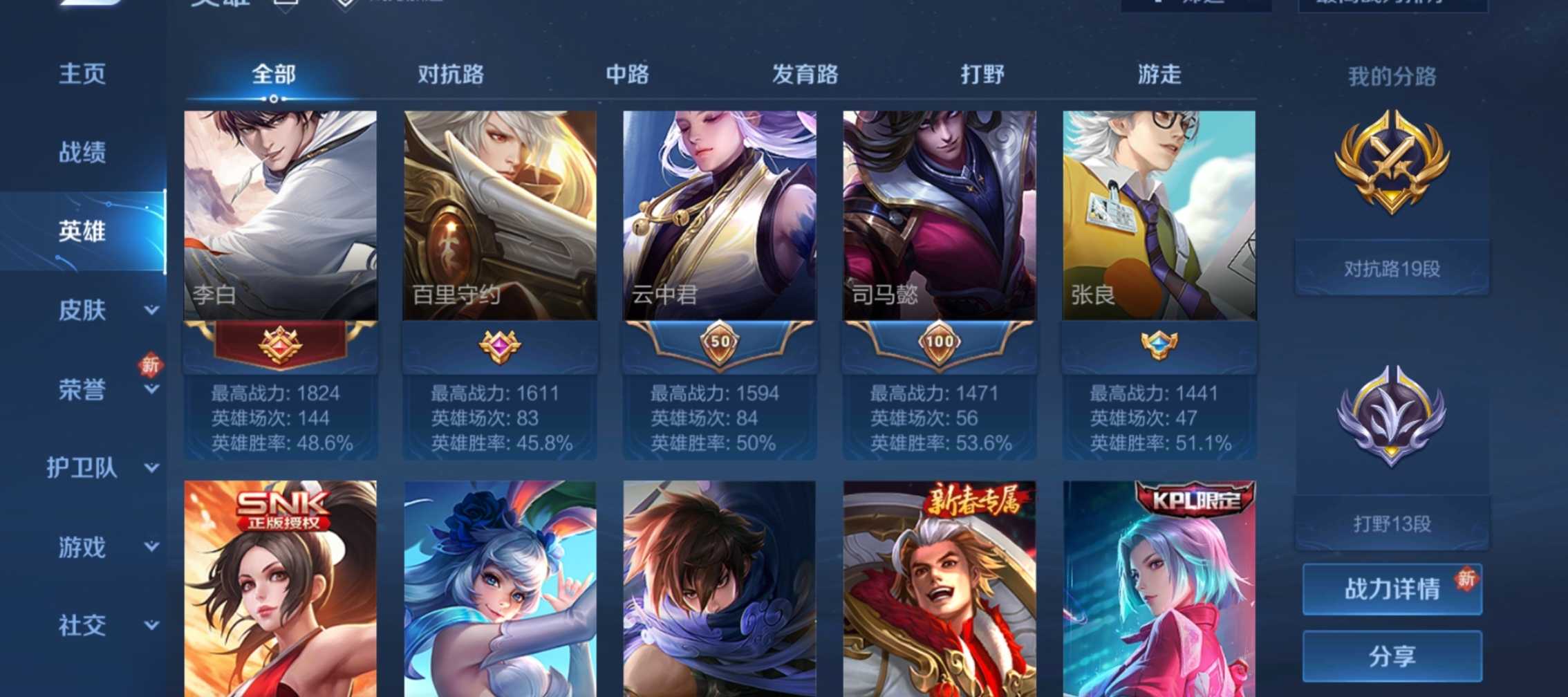Click the gold 对抗路 lane rank emblem
The image size is (1568, 697).
1392,168
